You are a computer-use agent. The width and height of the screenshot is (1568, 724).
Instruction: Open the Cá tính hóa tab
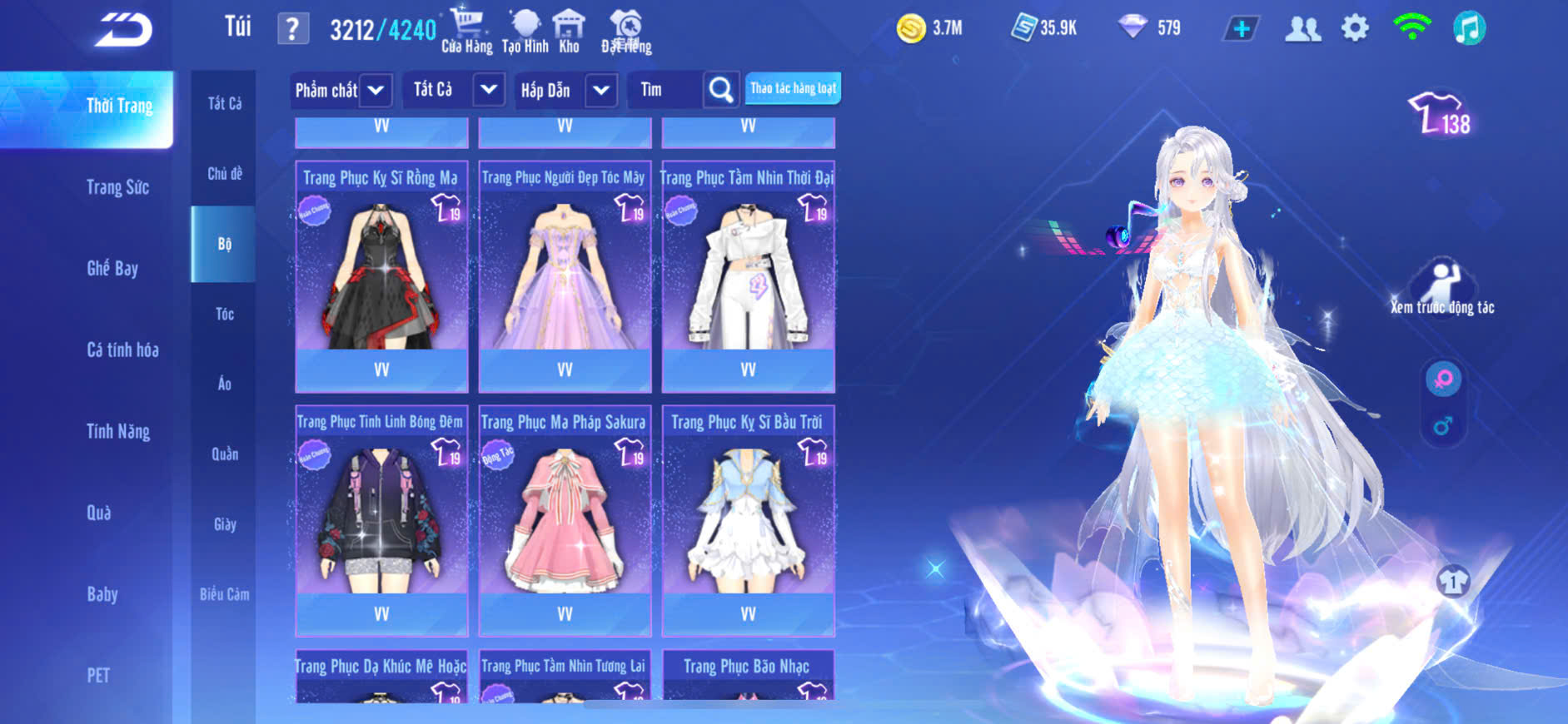pyautogui.click(x=122, y=350)
